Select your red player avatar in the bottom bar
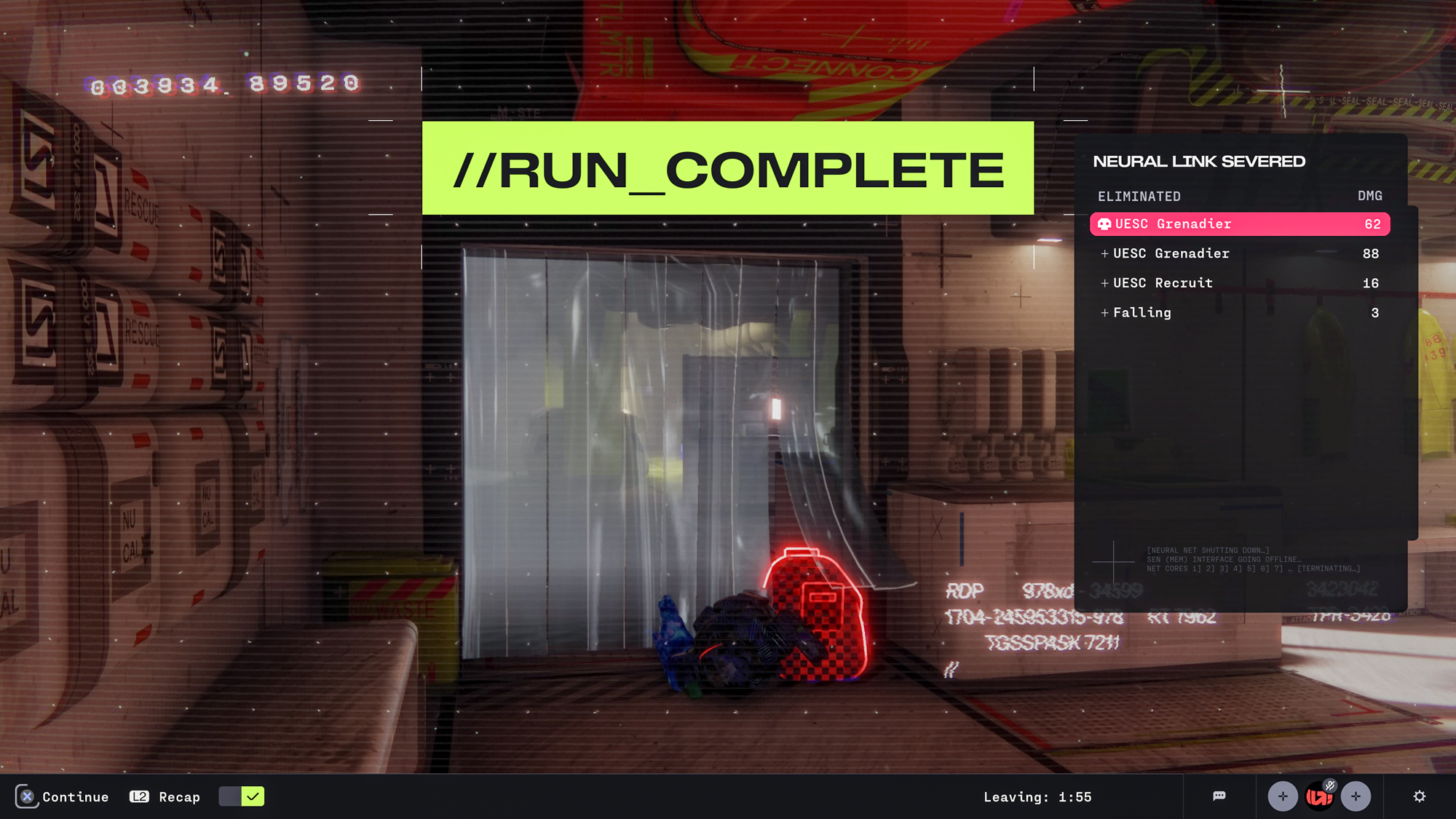The image size is (1456, 819). [1319, 796]
